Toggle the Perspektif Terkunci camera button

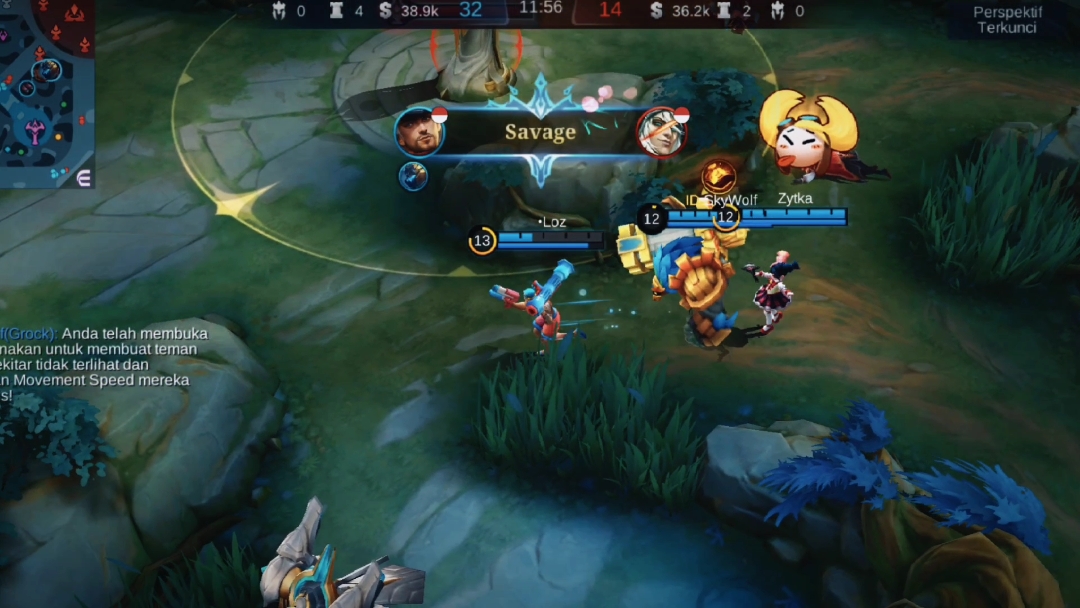click(x=1007, y=20)
